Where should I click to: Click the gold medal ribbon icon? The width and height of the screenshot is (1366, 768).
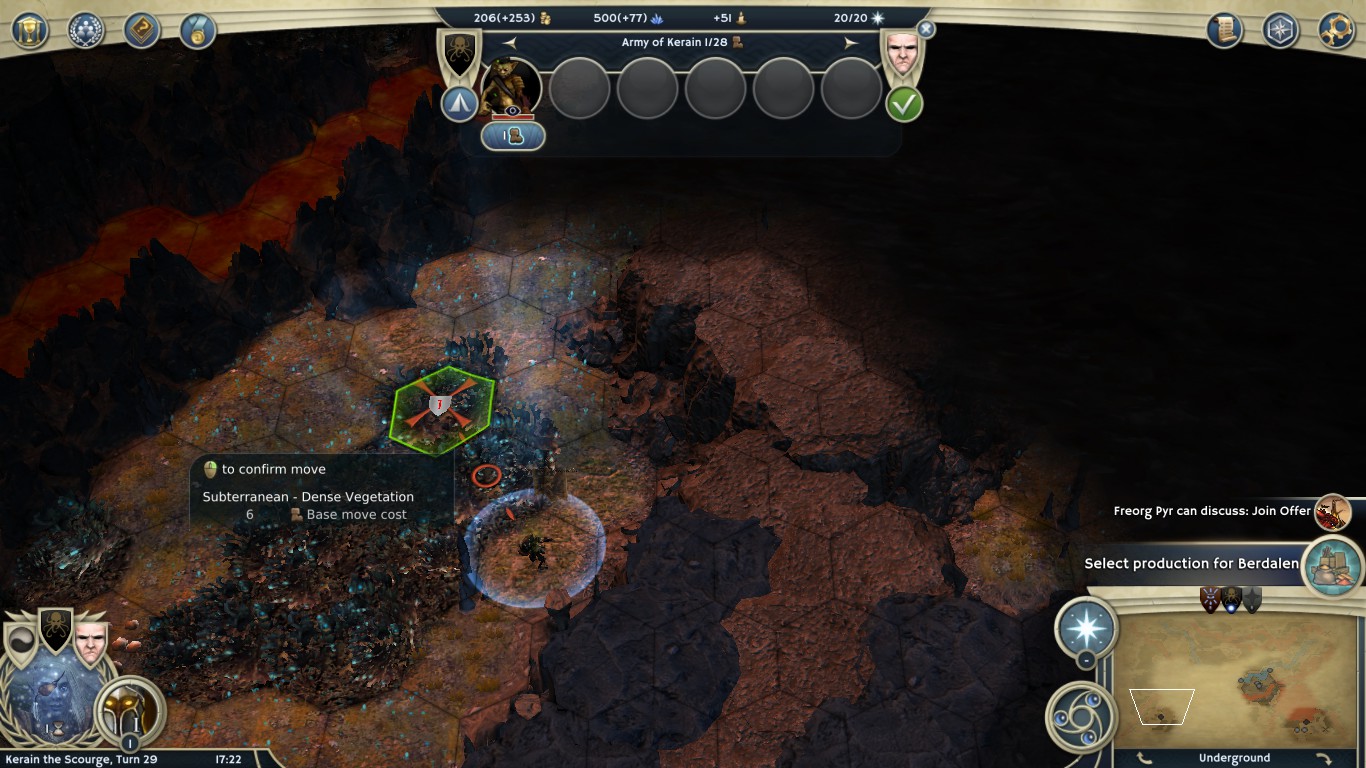(198, 29)
